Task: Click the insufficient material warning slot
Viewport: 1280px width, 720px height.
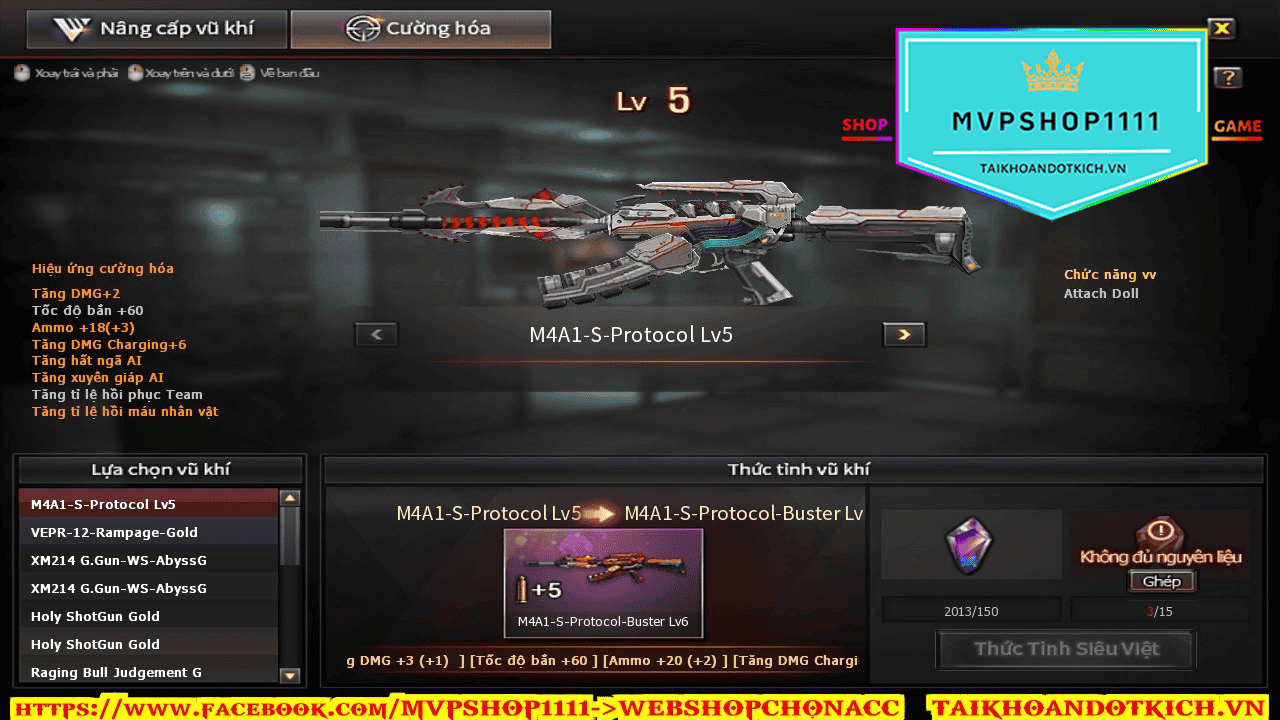Action: [1160, 538]
